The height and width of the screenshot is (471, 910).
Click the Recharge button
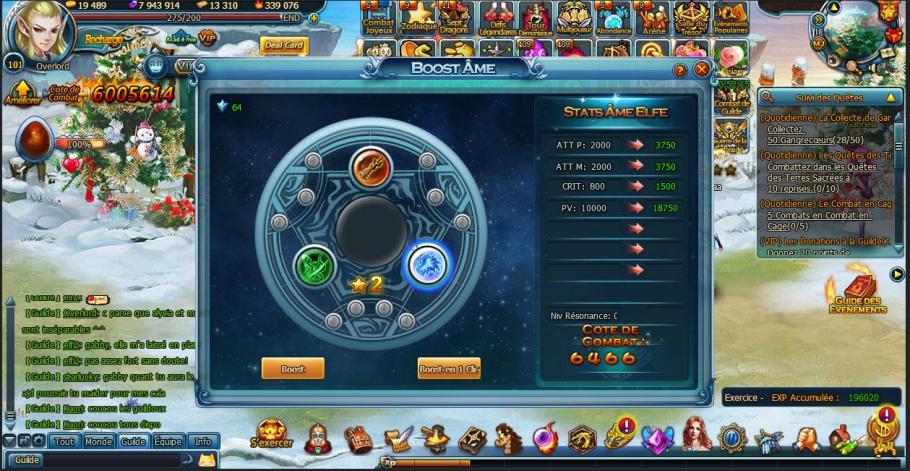(103, 38)
